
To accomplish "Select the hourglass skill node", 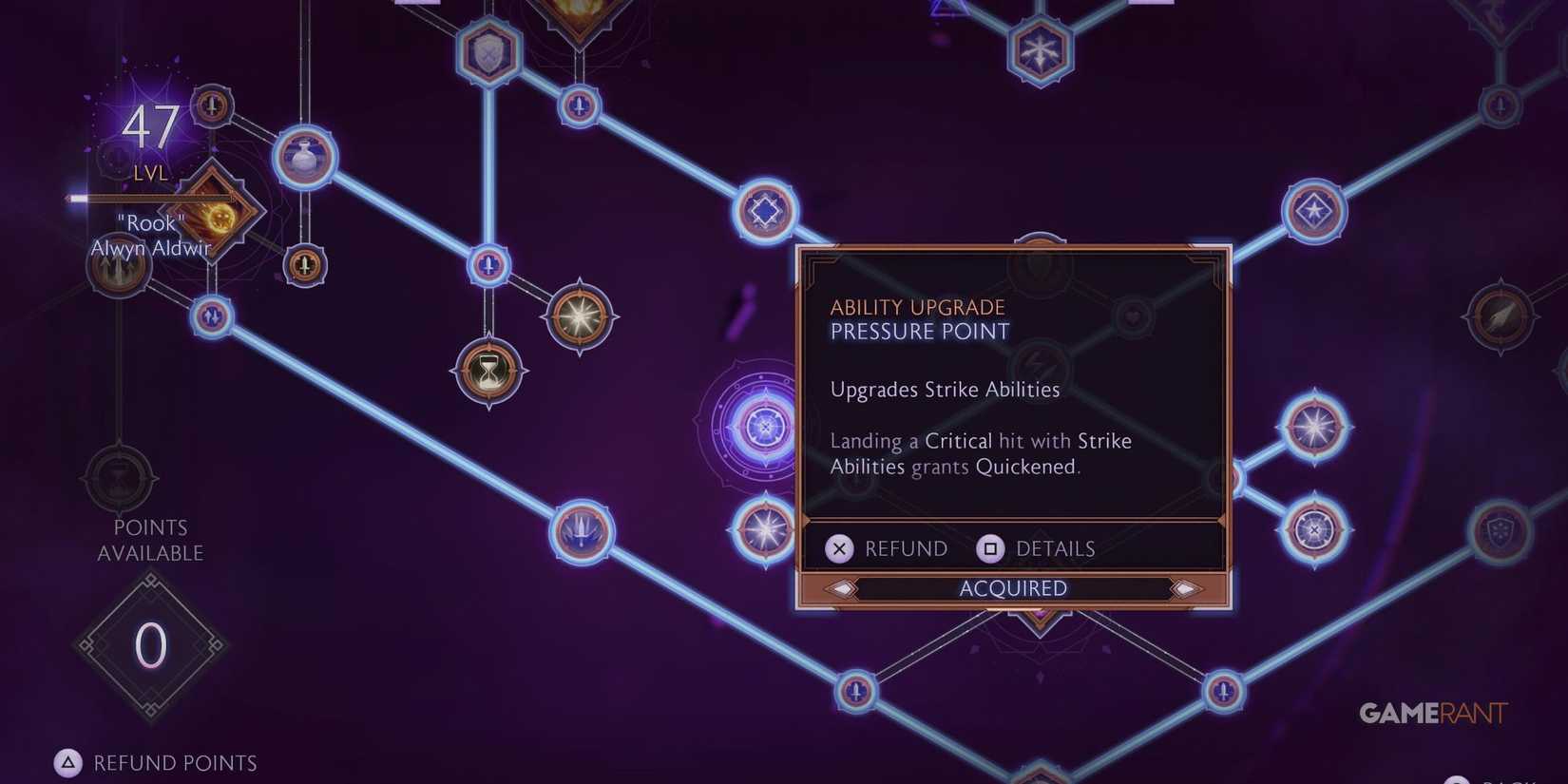I will (x=488, y=373).
